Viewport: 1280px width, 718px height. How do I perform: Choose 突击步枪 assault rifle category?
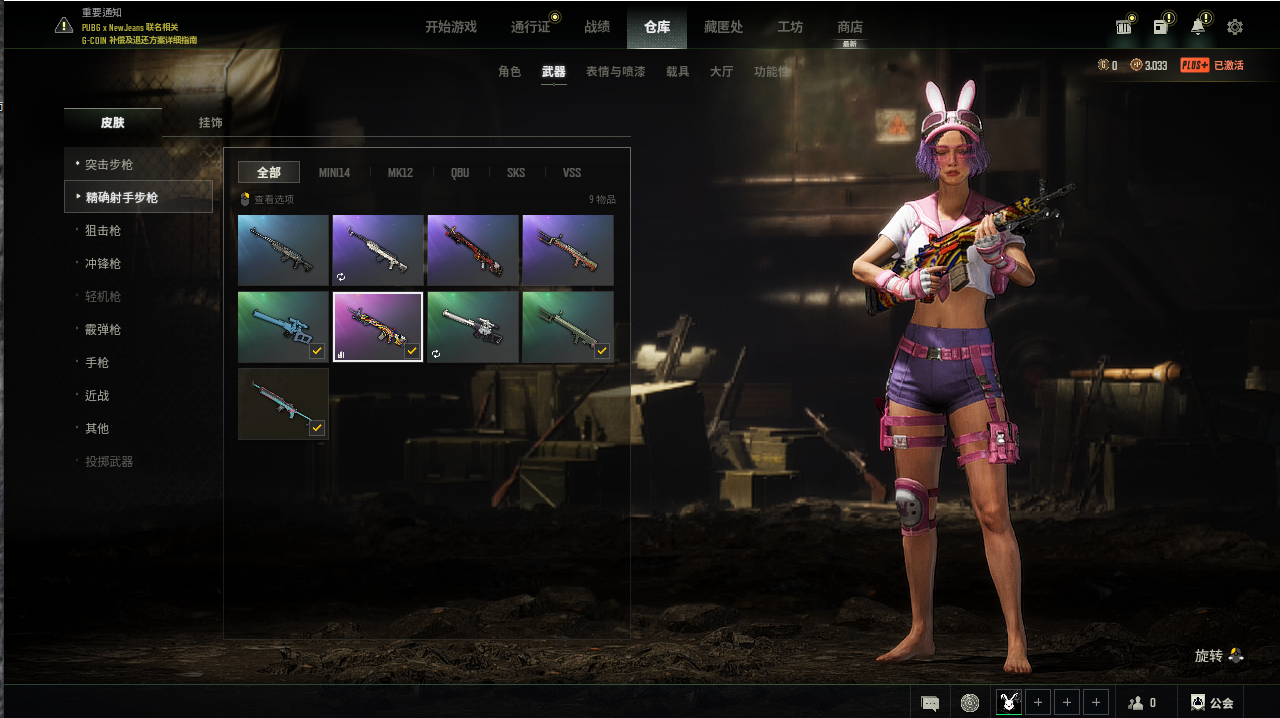point(109,164)
